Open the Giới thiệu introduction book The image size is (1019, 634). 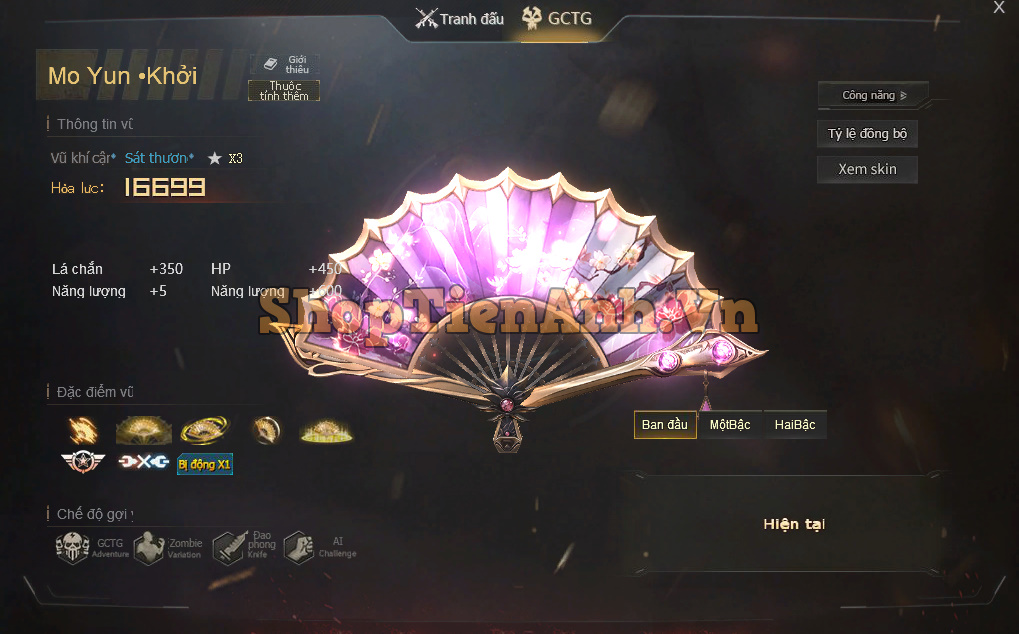click(285, 64)
